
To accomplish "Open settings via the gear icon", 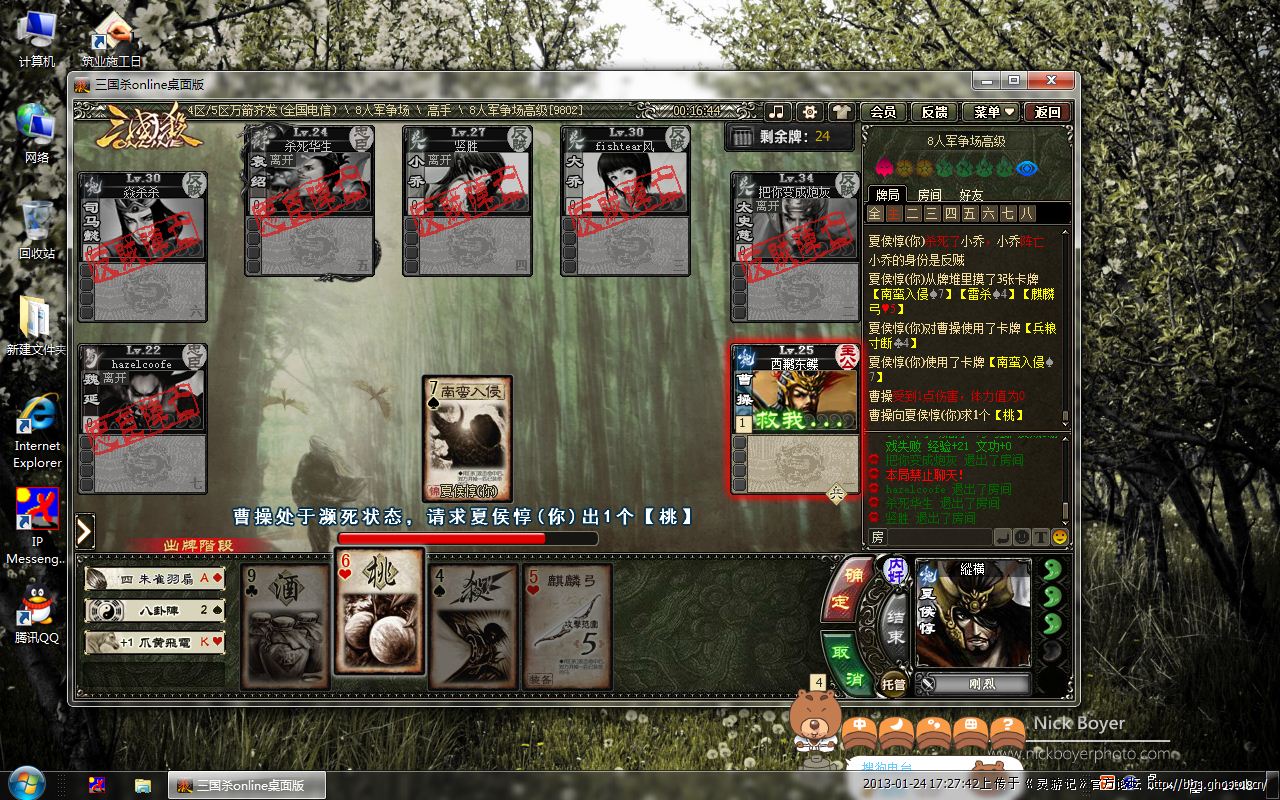I will [x=810, y=112].
